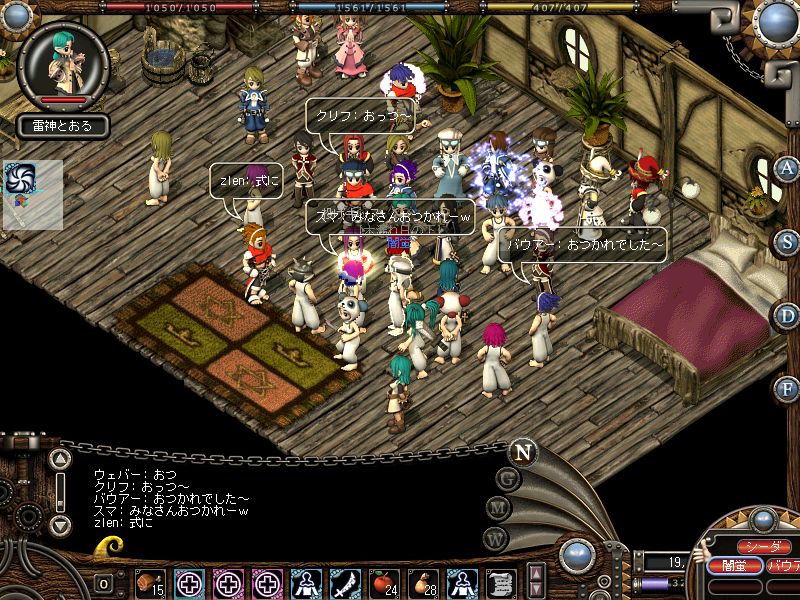The image size is (800, 600).
Task: Activate the sword skill hotbar slot
Action: coord(343,582)
